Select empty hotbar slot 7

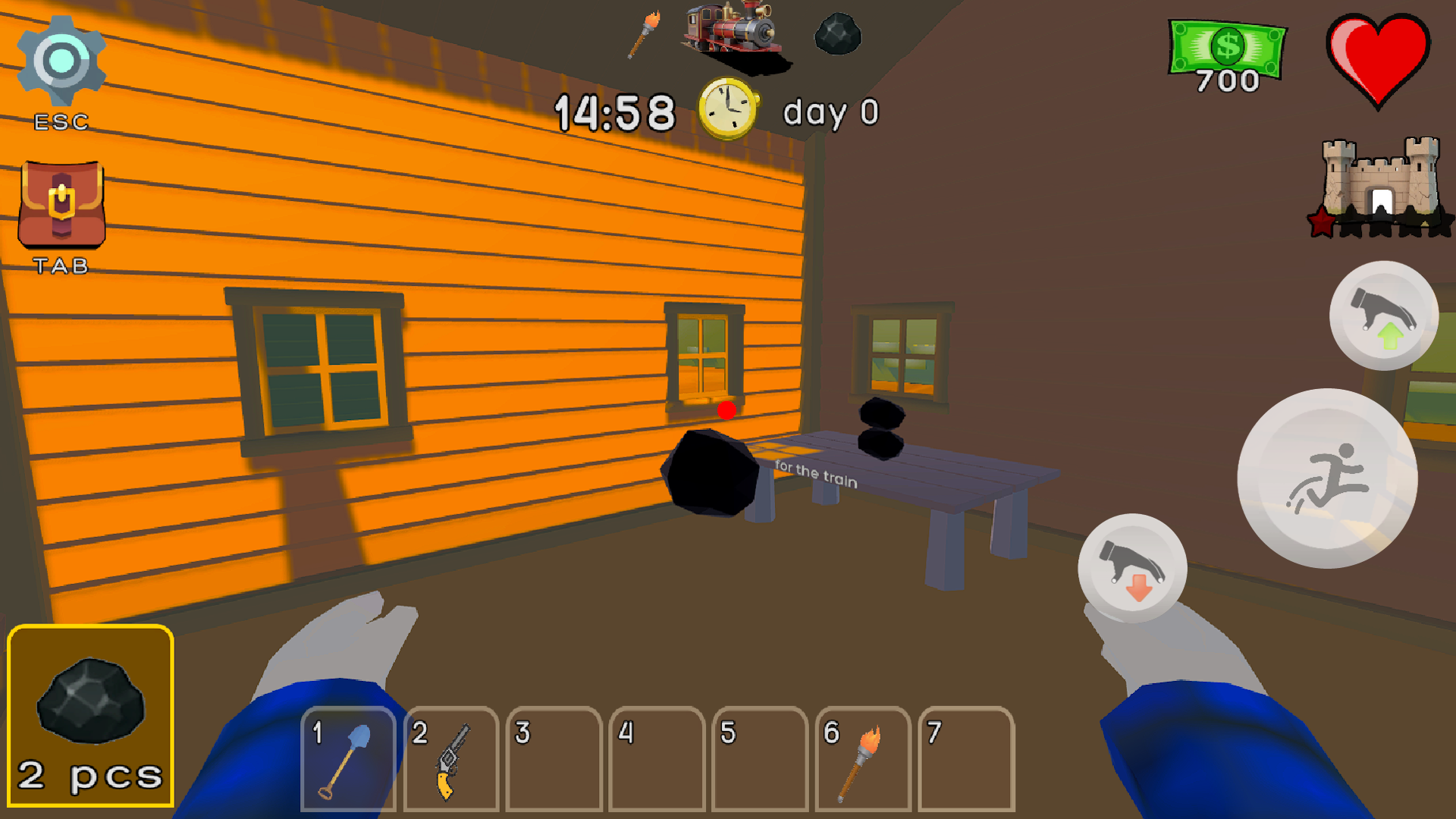[966, 758]
